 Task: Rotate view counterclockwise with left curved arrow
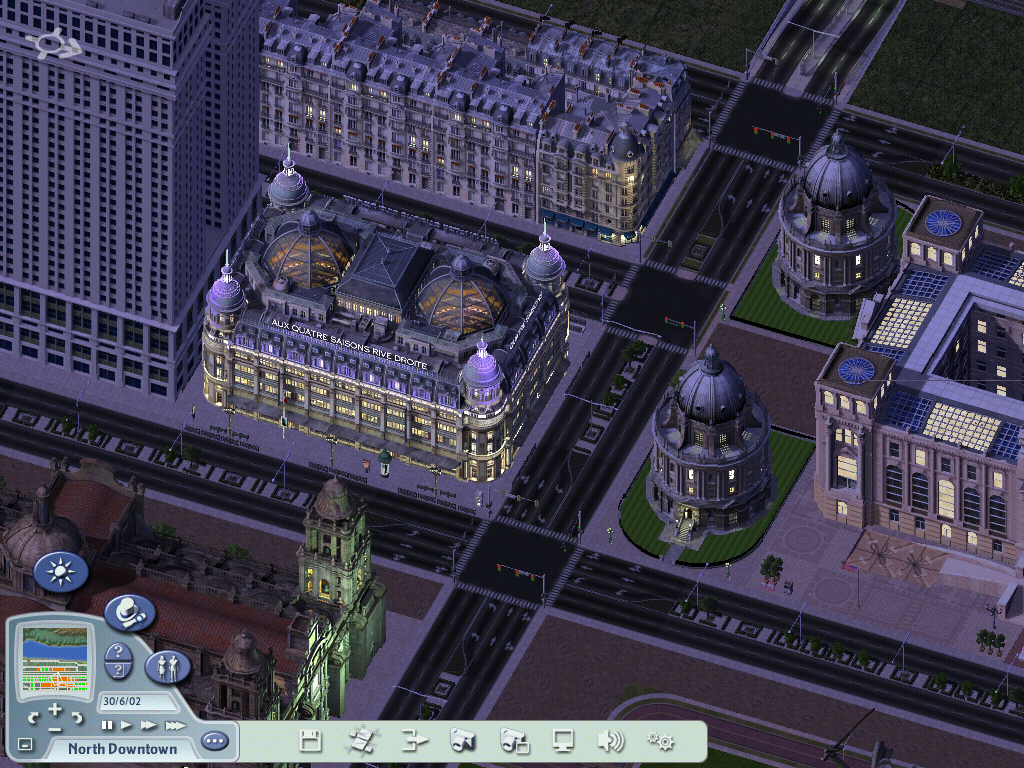[33, 717]
